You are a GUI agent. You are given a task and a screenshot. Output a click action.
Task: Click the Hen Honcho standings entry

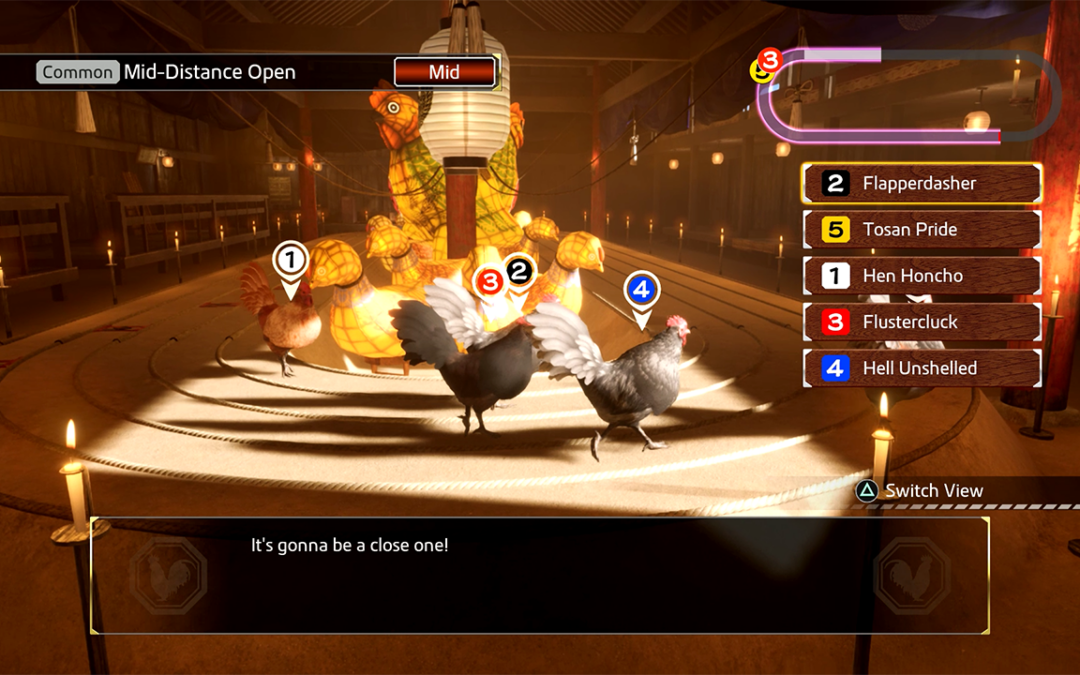(921, 276)
